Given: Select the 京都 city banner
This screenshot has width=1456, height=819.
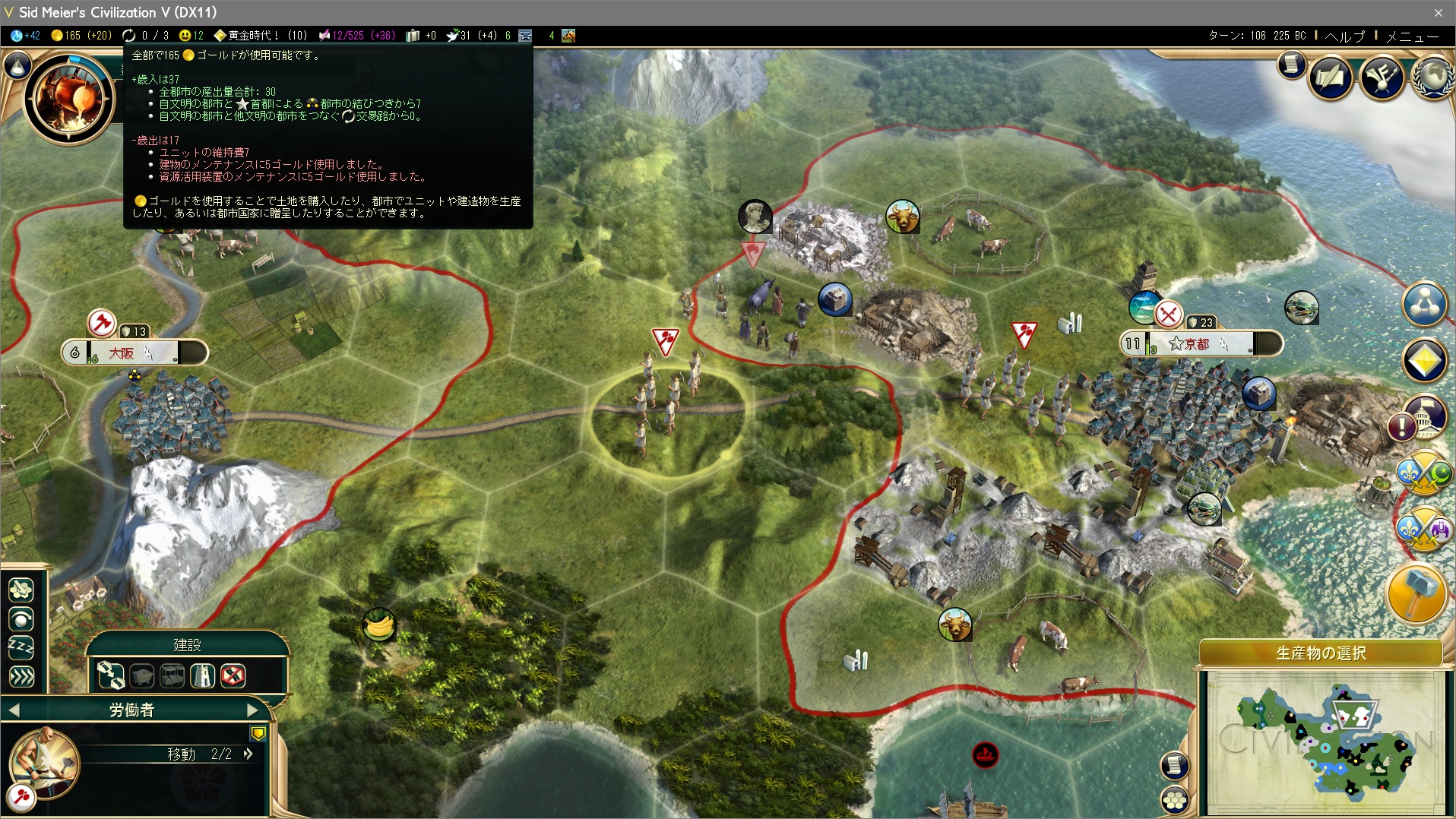Looking at the screenshot, I should [x=1201, y=344].
